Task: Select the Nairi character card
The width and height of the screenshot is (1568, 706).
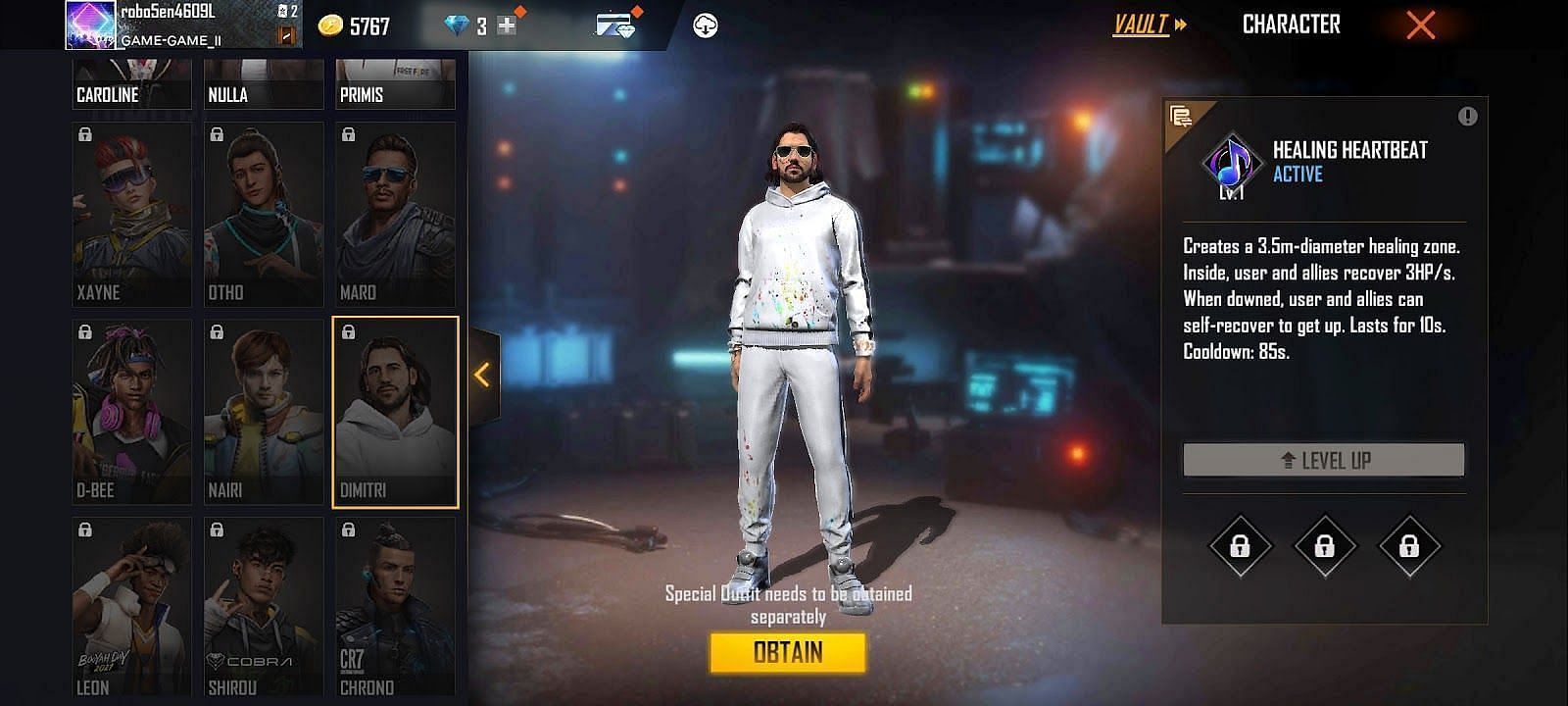Action: coord(263,412)
